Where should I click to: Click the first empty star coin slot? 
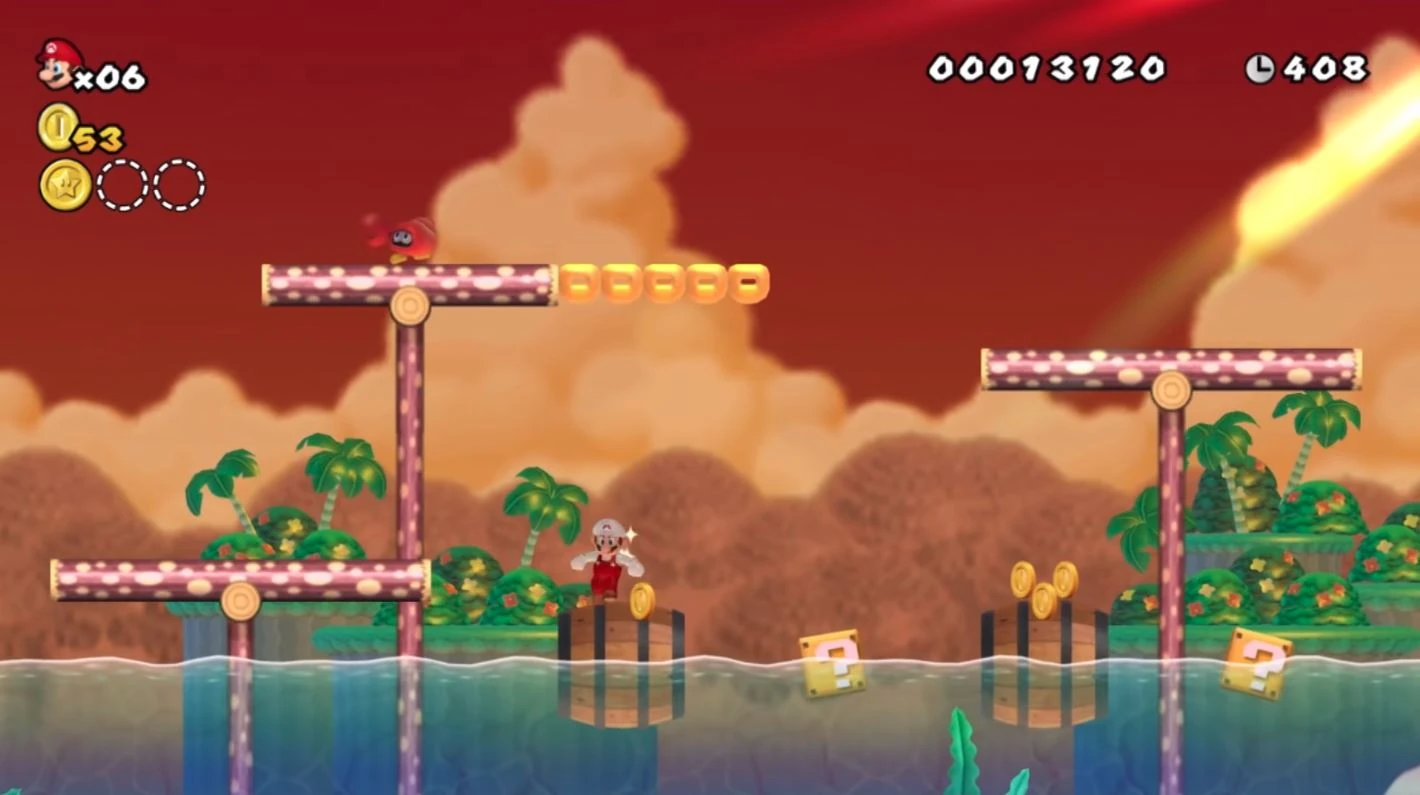click(121, 186)
